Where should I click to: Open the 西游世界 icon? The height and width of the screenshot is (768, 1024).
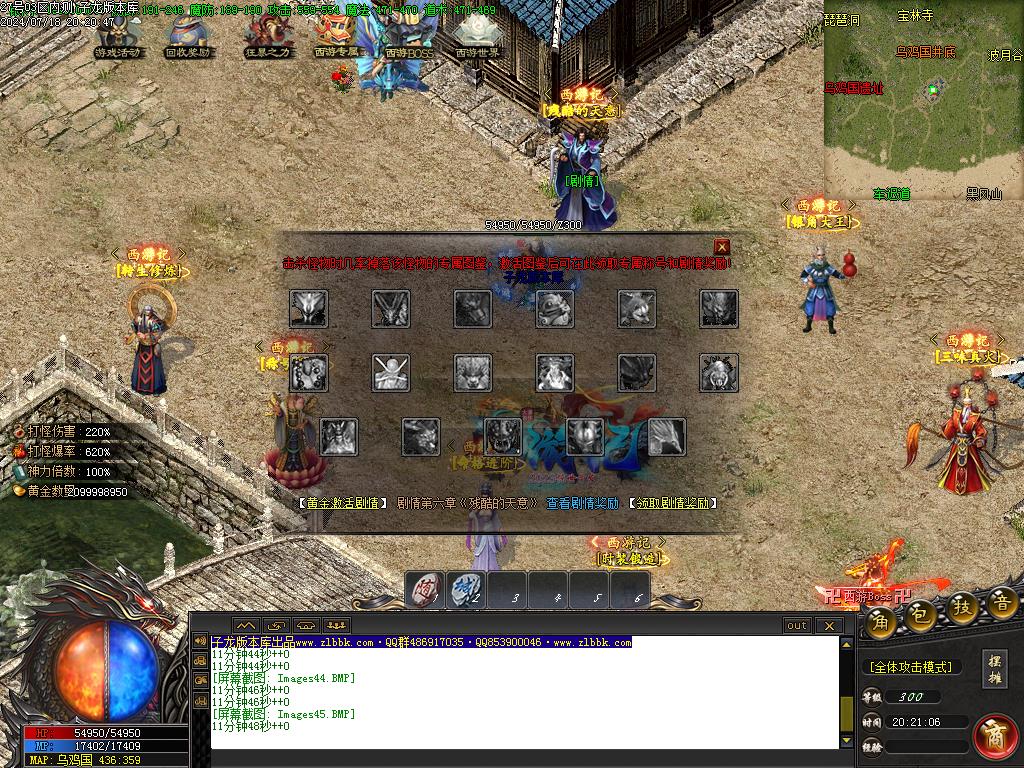477,36
